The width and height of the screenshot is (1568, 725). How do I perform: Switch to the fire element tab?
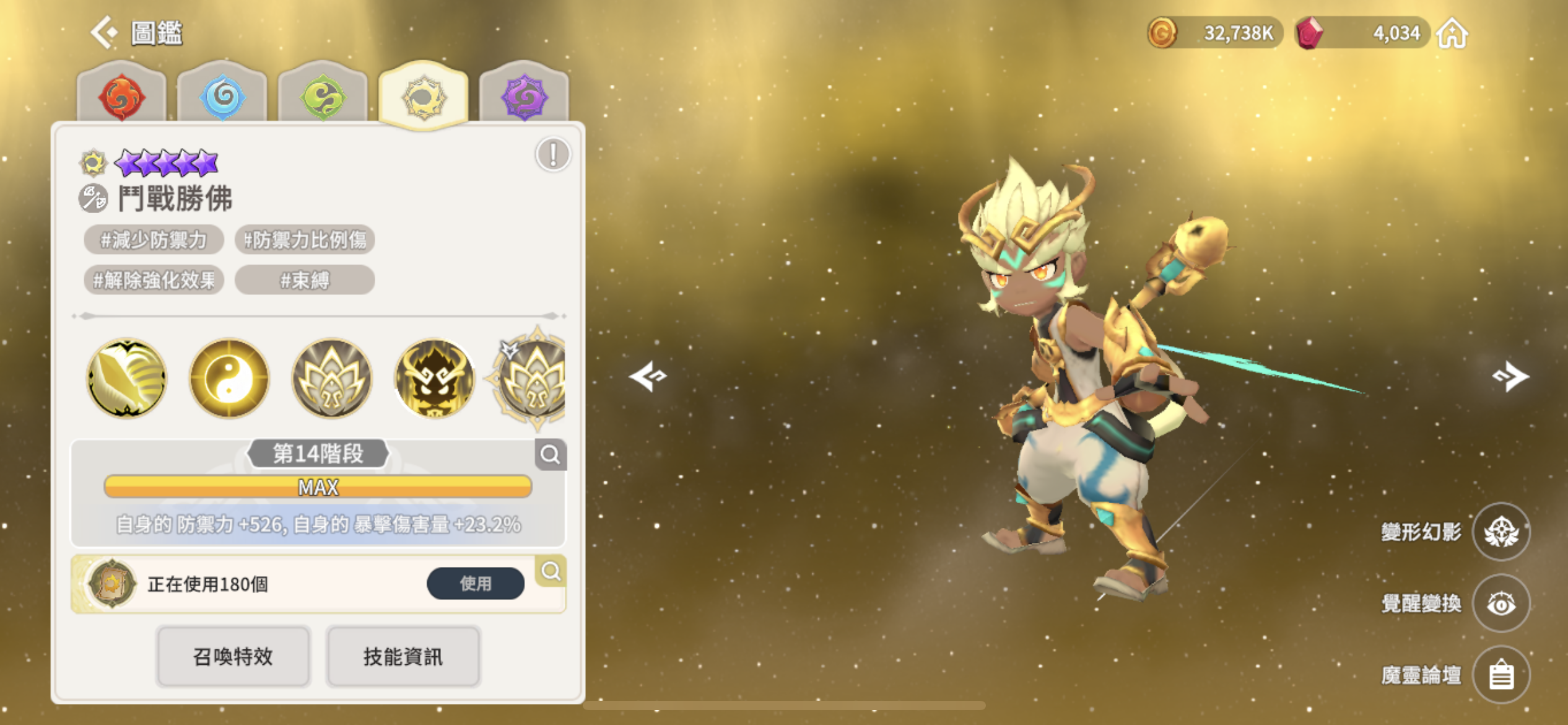tap(122, 96)
